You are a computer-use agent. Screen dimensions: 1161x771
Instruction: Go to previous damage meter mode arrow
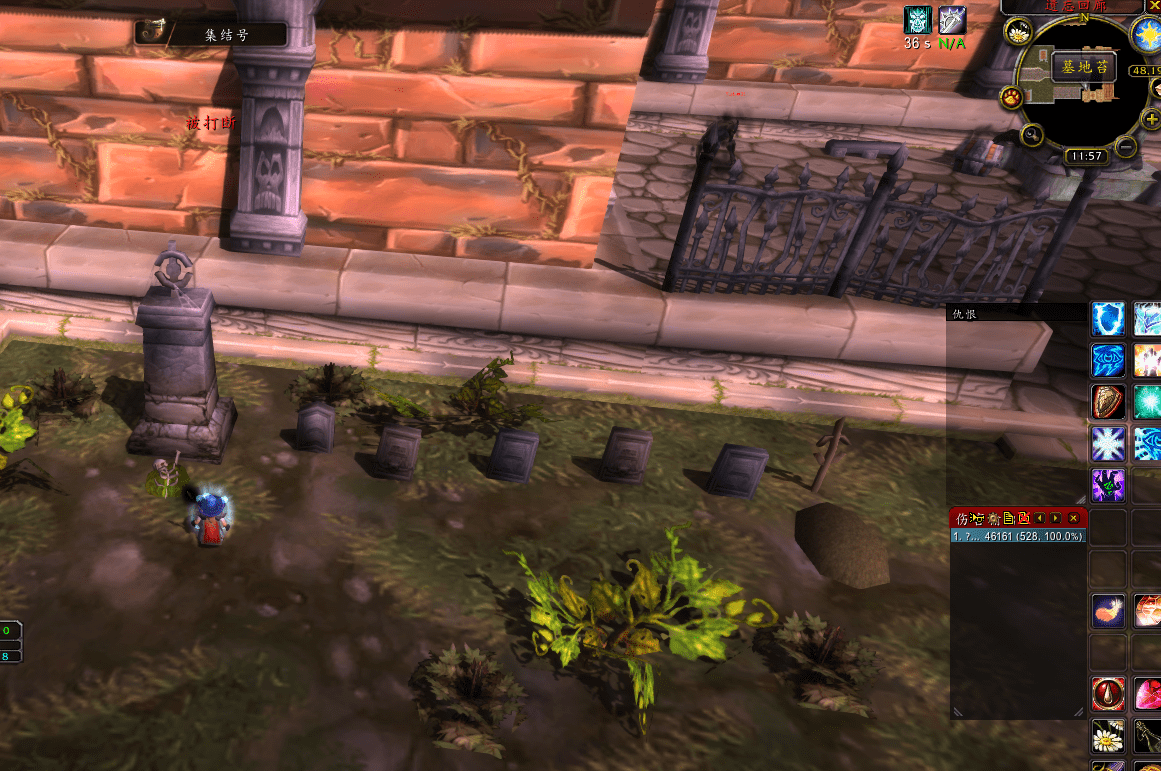(1040, 518)
